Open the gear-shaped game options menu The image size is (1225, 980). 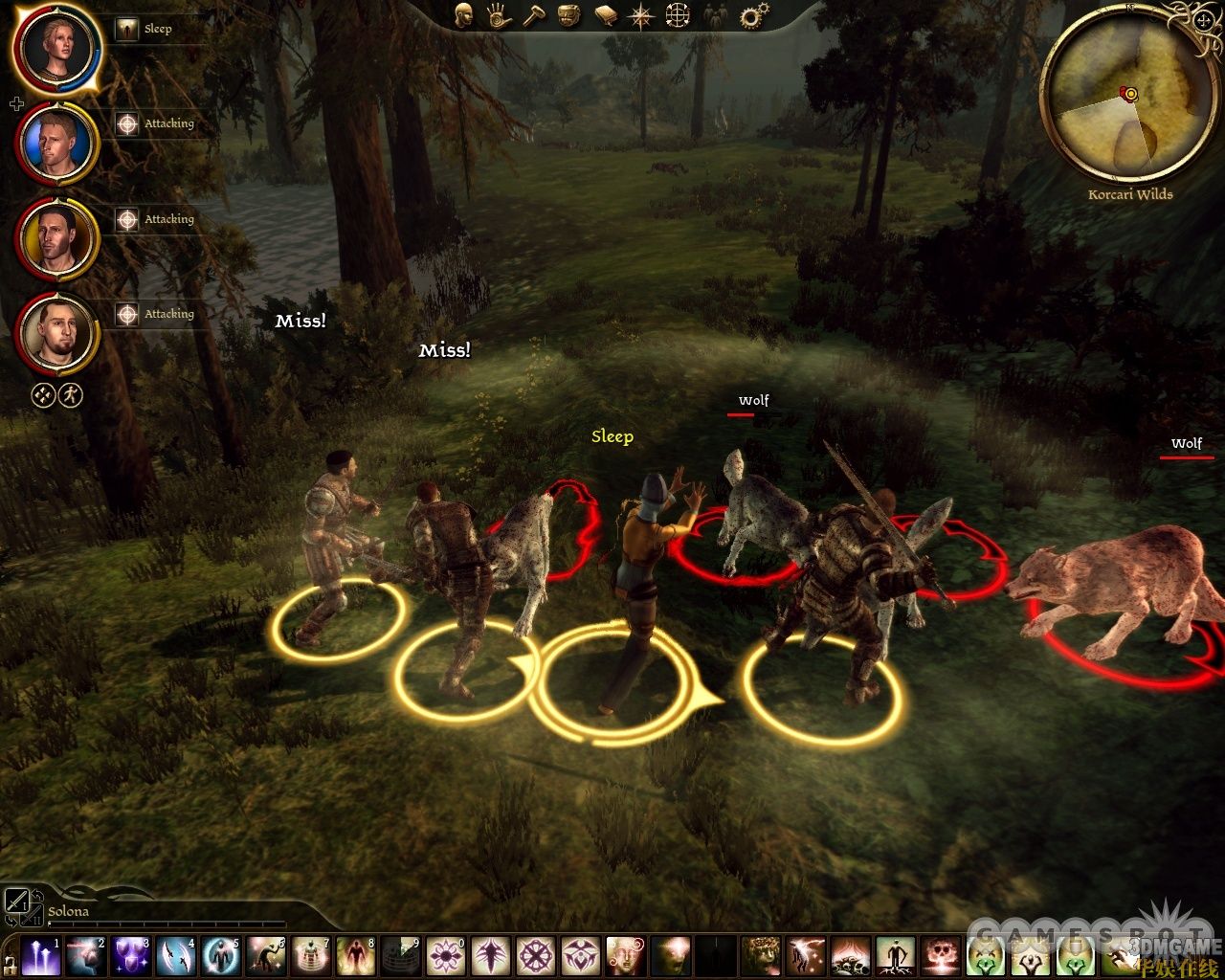pos(755,15)
